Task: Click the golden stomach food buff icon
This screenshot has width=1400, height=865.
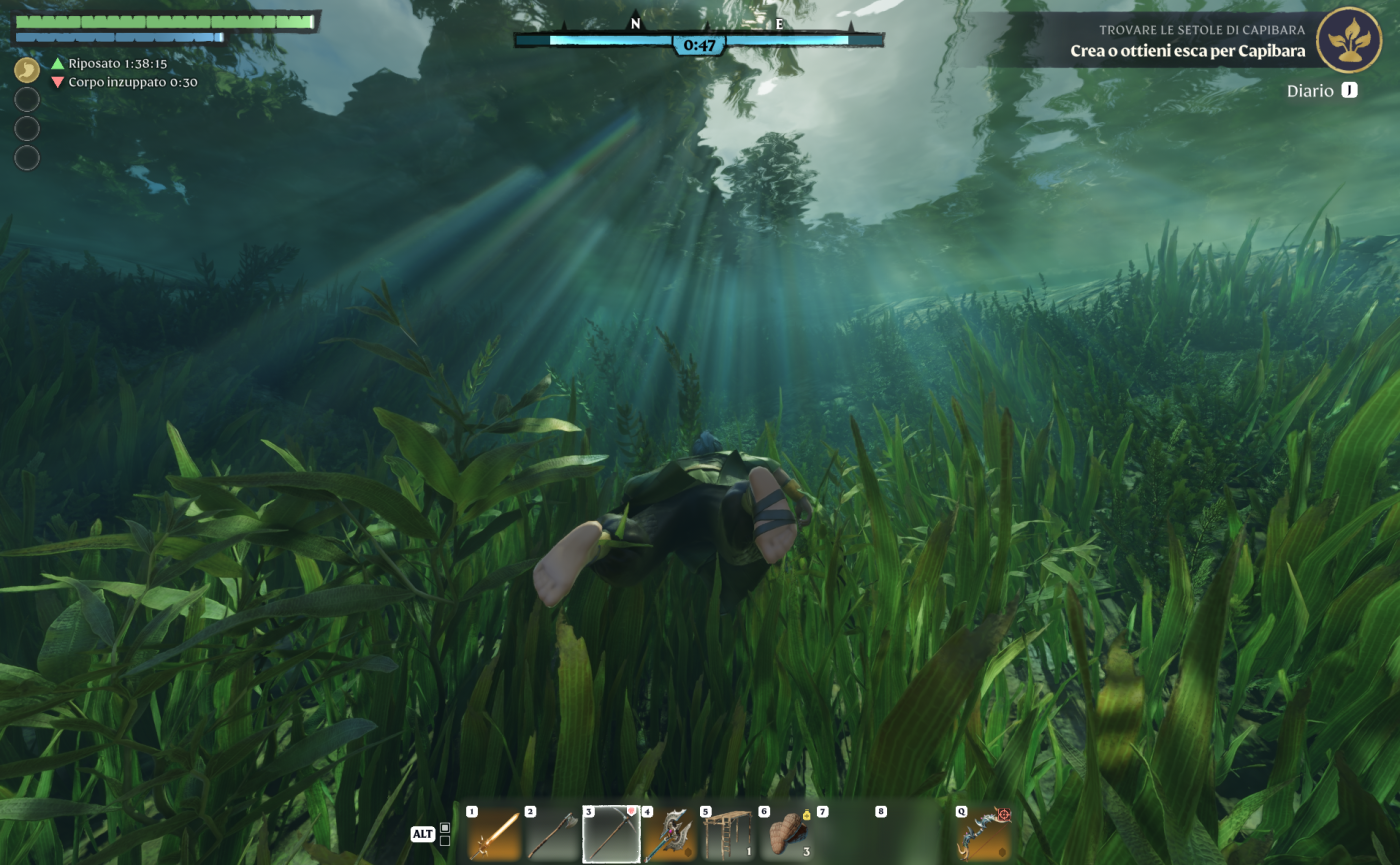Action: pyautogui.click(x=27, y=70)
